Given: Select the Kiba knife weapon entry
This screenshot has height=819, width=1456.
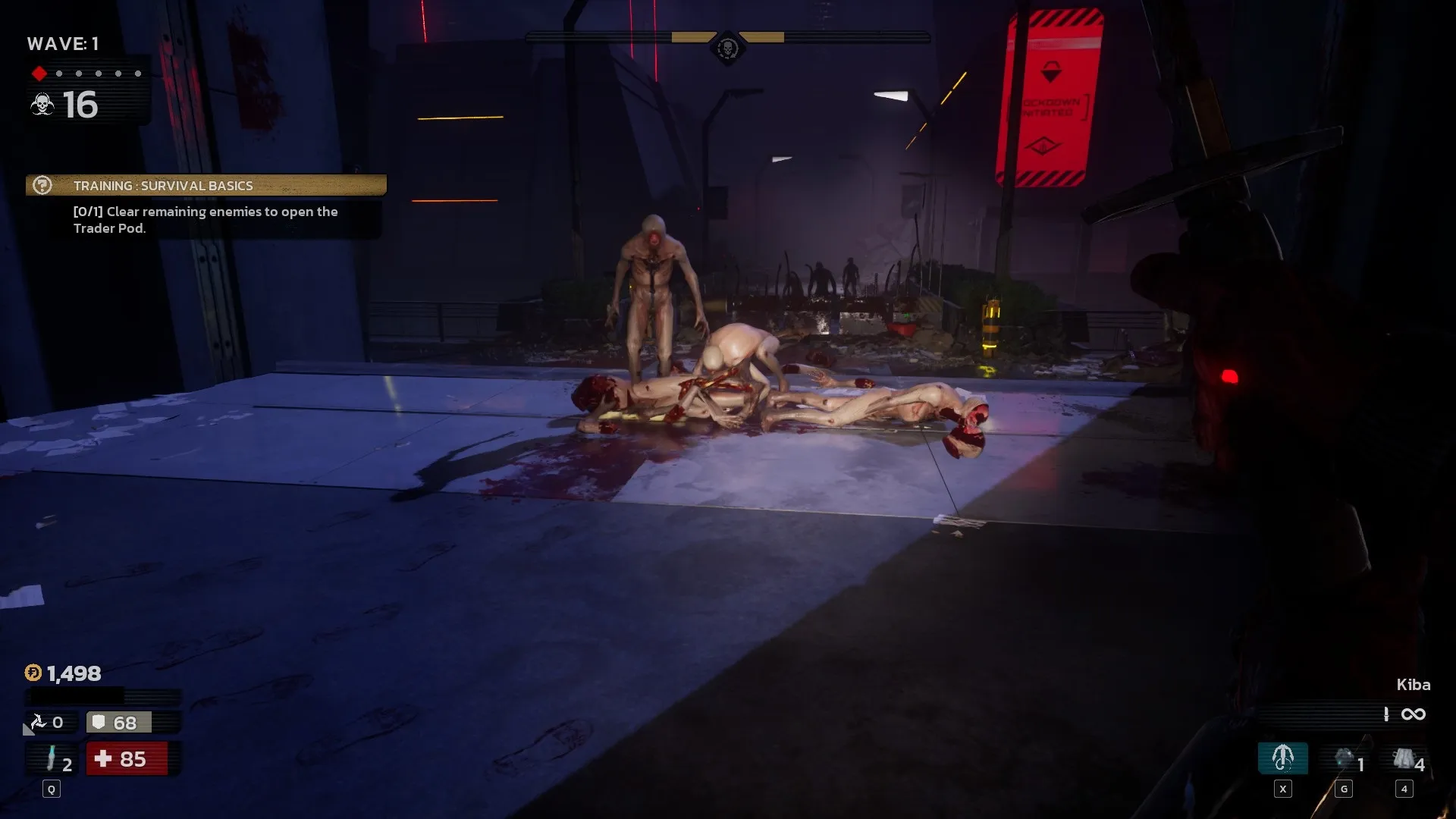Looking at the screenshot, I should pyautogui.click(x=1413, y=685).
